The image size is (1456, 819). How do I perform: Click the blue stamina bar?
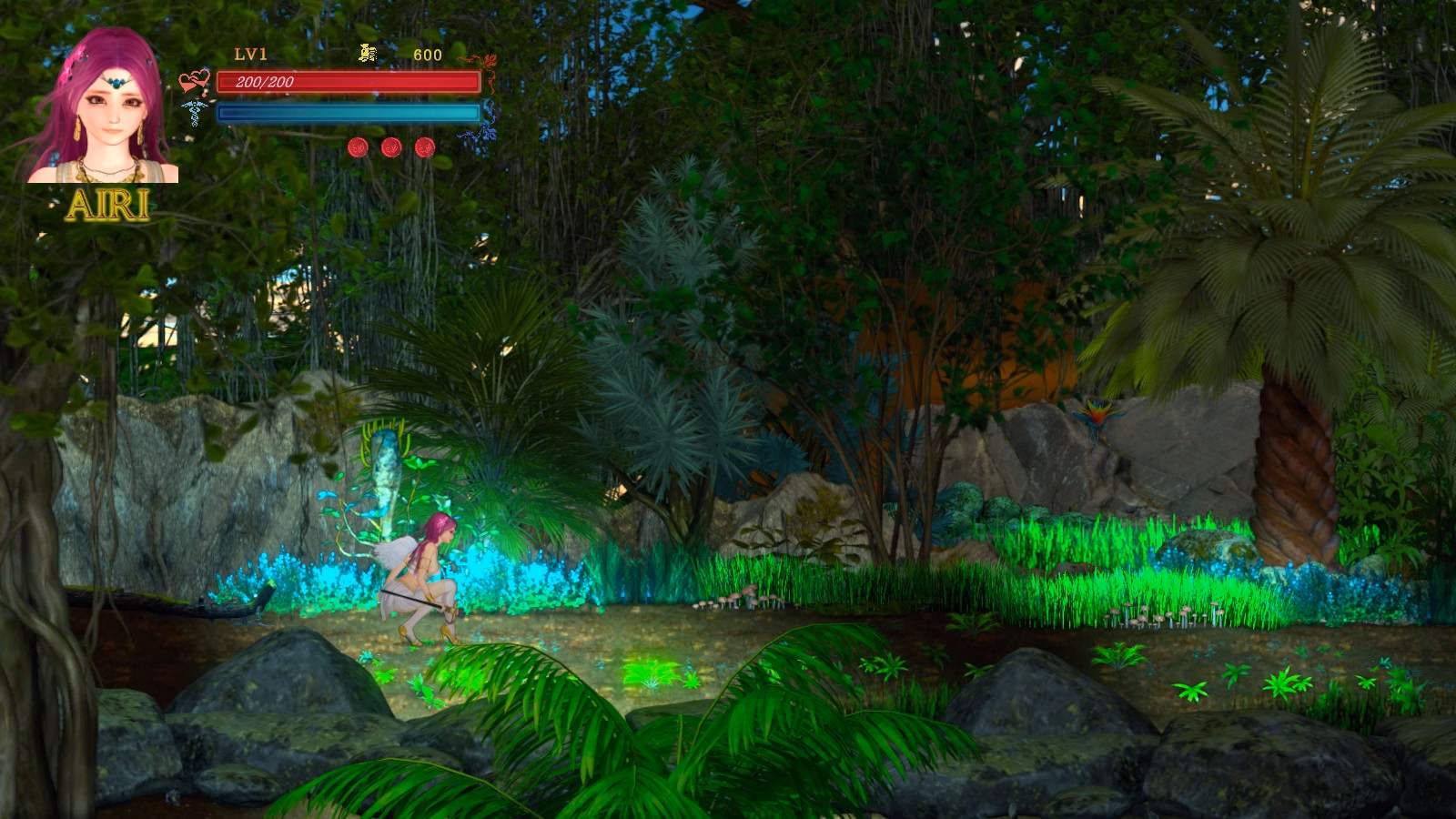pos(349,111)
